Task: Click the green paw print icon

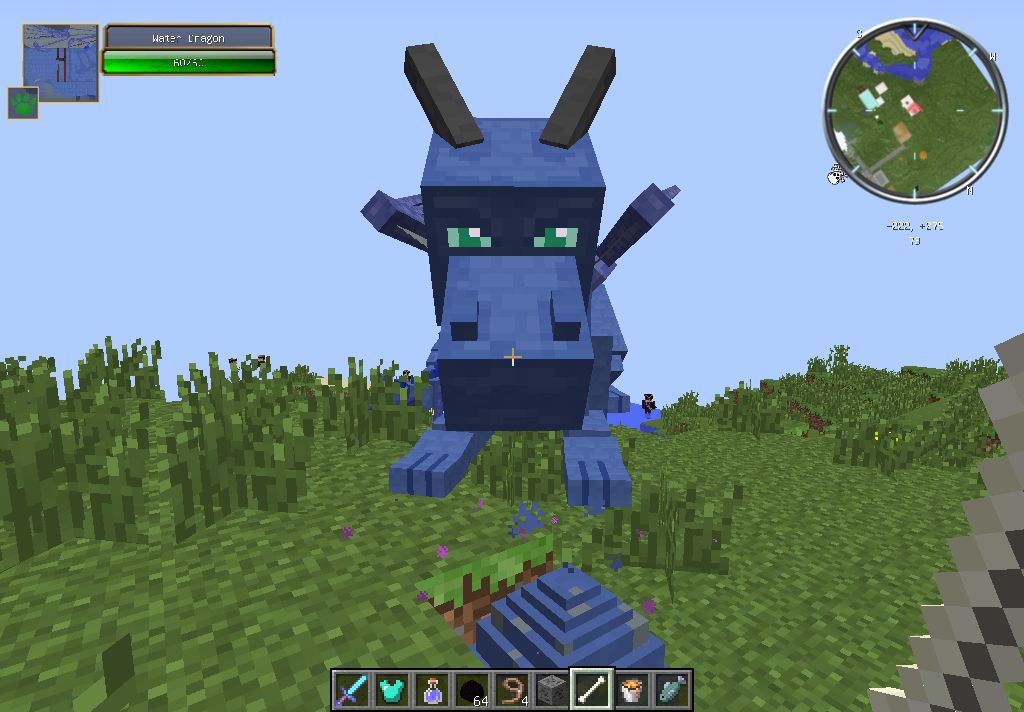Action: pos(23,102)
